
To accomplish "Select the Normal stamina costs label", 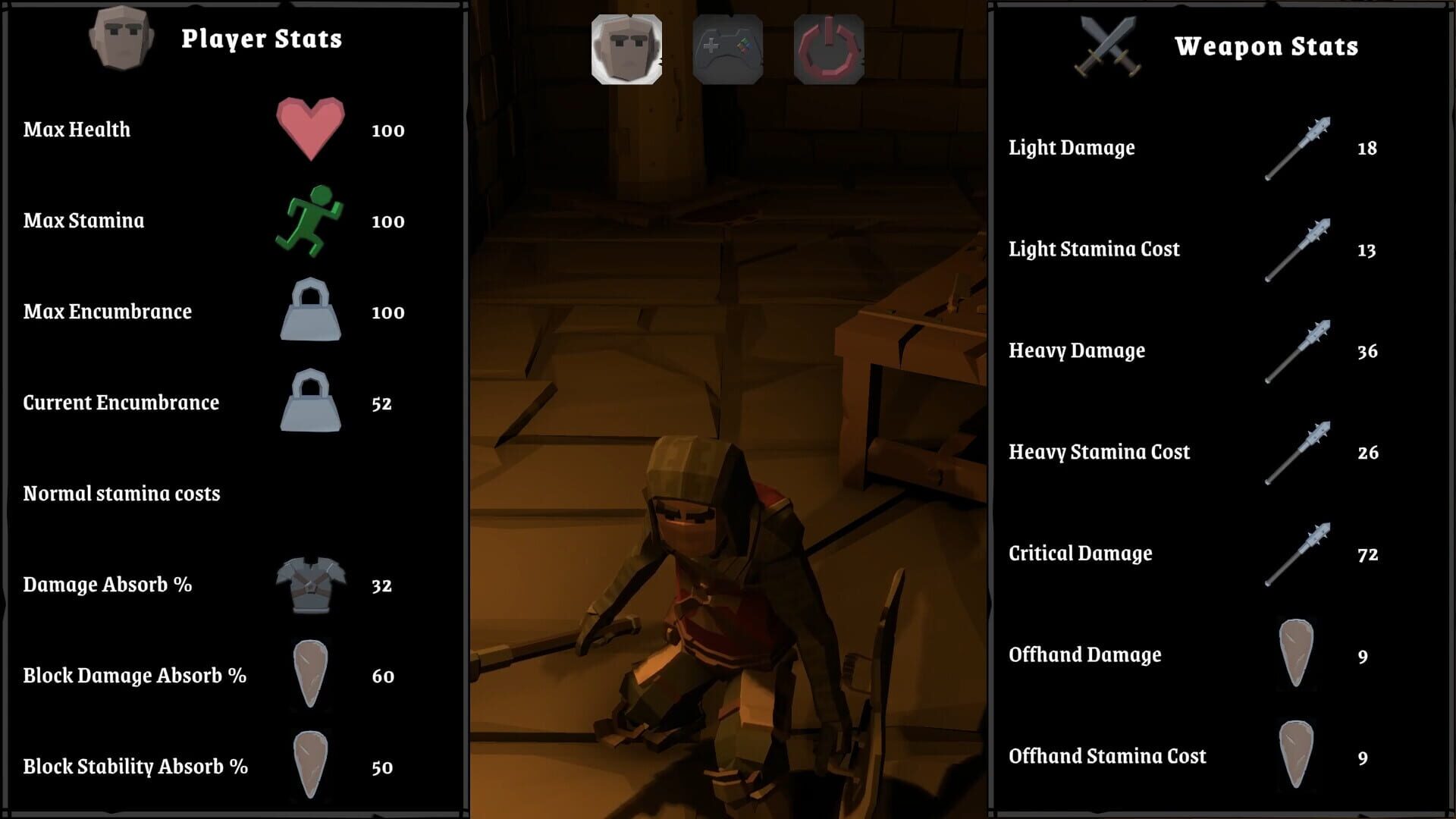I will coord(121,493).
